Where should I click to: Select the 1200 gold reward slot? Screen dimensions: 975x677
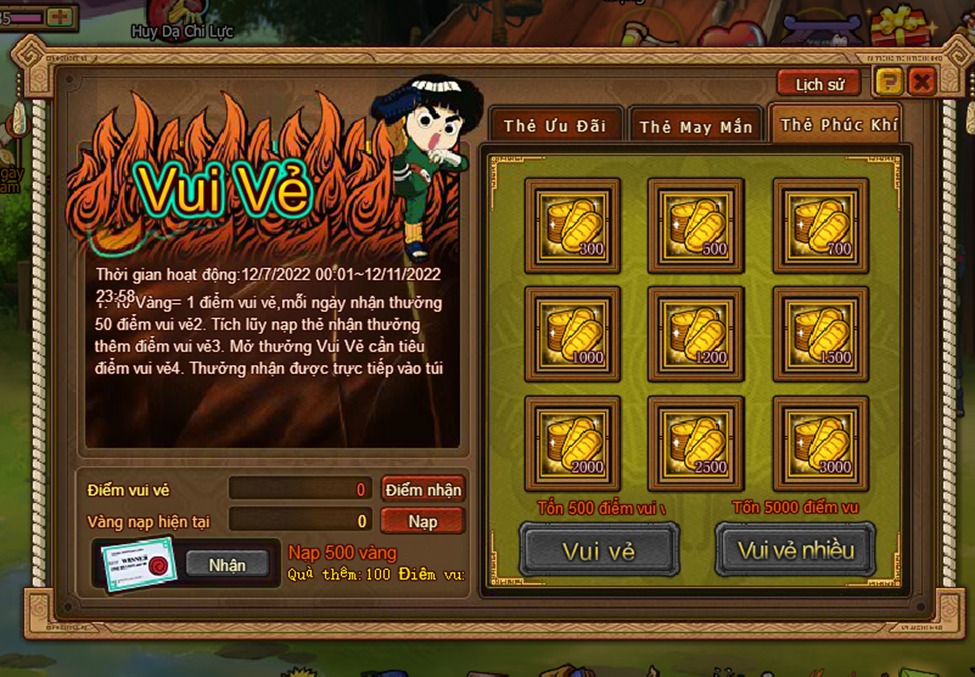pos(696,335)
